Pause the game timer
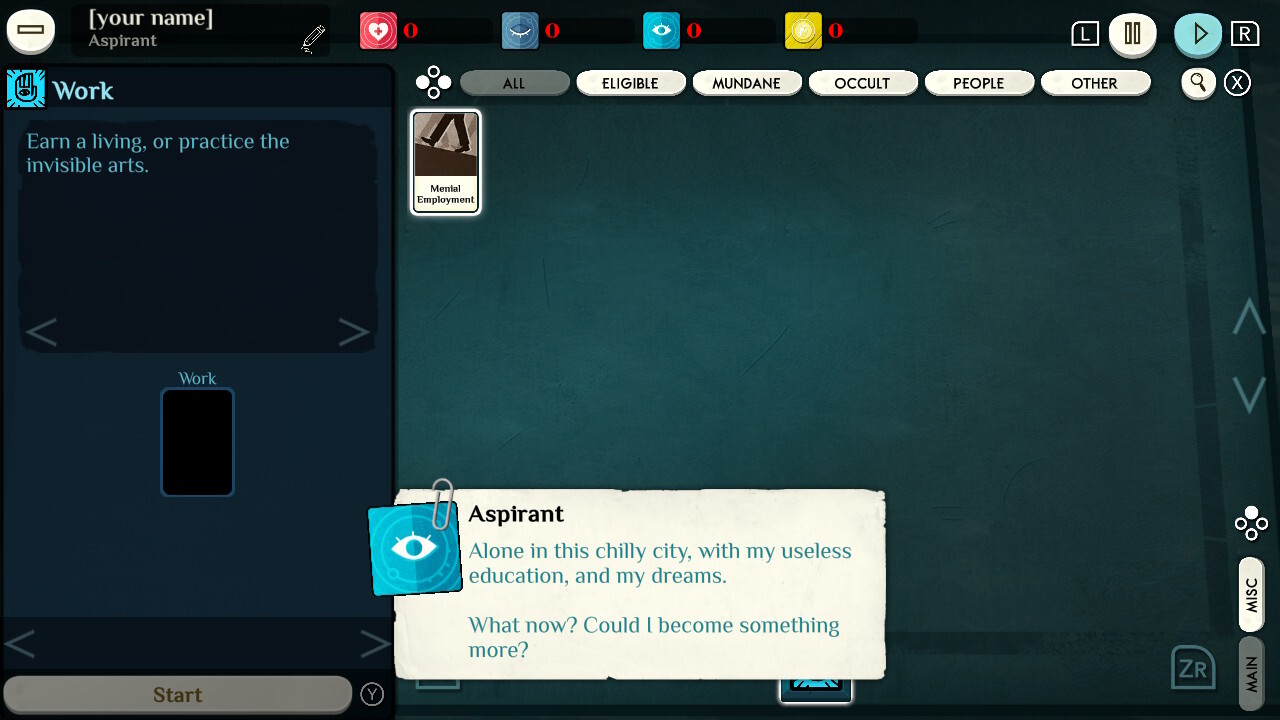1280x720 pixels. (x=1132, y=33)
